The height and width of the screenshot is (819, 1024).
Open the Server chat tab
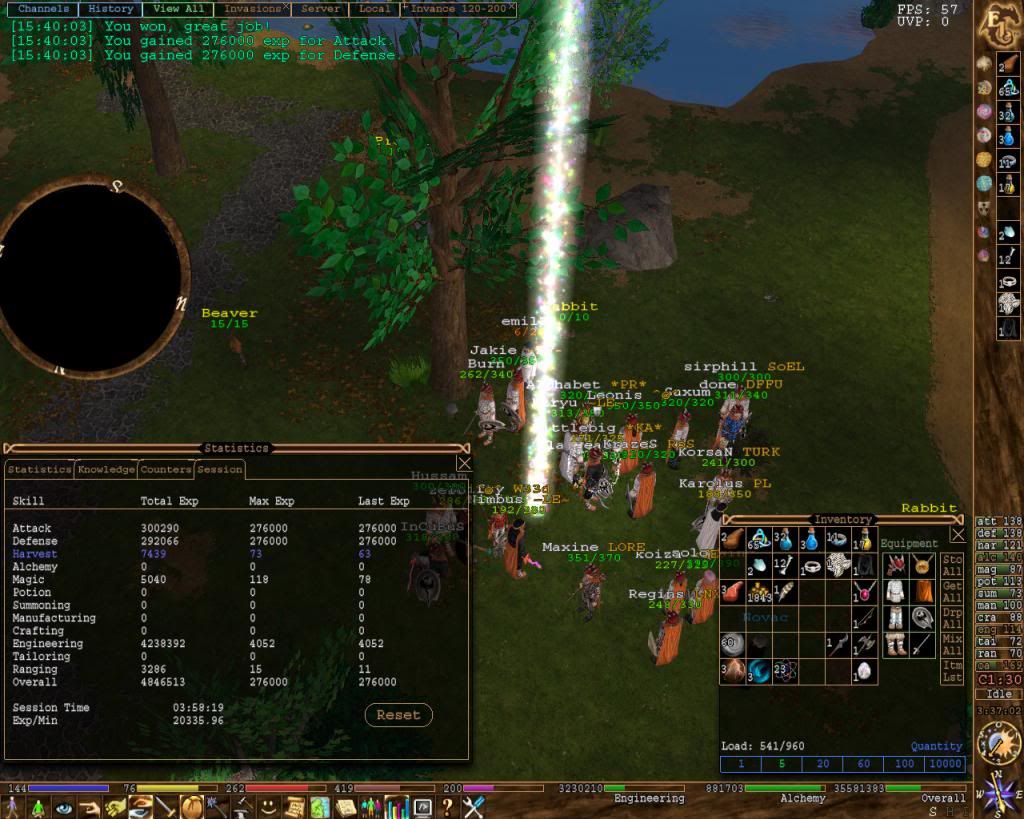click(x=320, y=8)
